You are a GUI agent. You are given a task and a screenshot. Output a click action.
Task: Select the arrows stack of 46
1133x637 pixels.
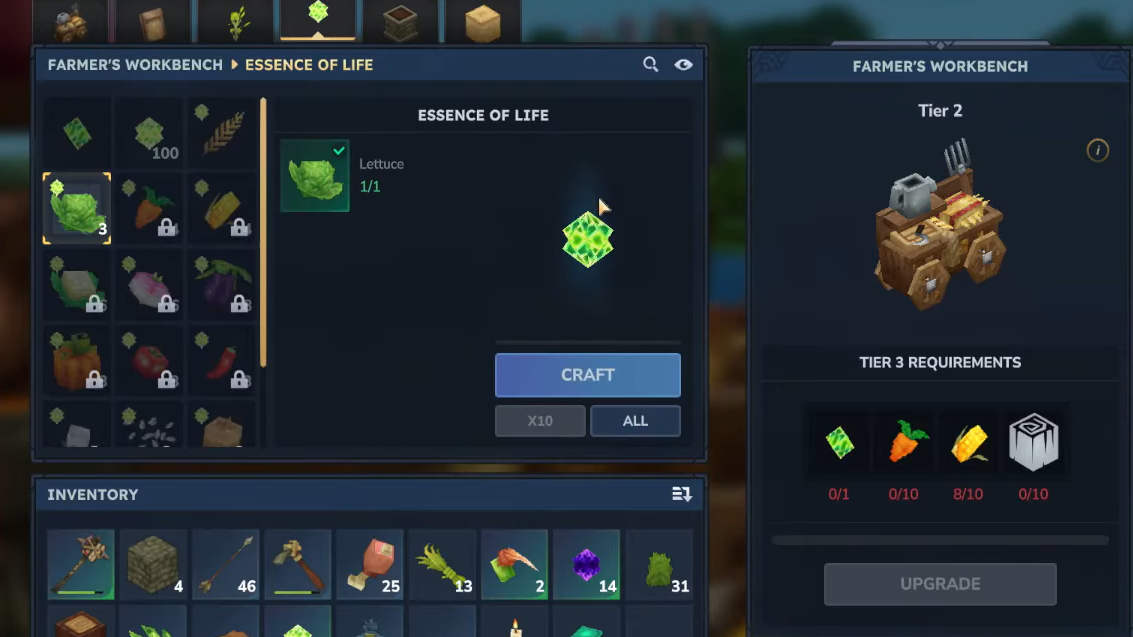tap(226, 565)
